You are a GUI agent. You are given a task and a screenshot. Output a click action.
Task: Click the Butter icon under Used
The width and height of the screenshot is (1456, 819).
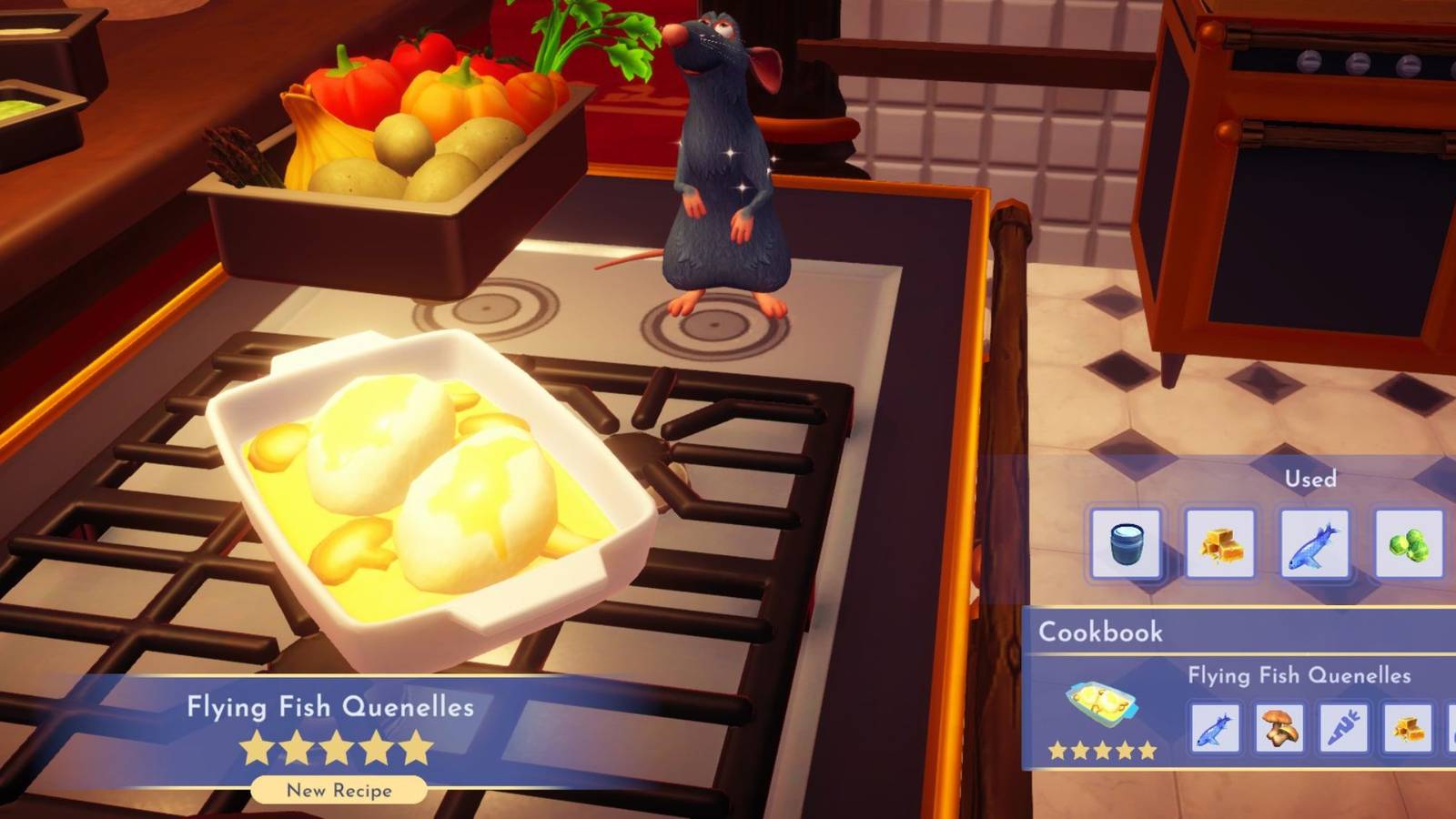[1219, 542]
